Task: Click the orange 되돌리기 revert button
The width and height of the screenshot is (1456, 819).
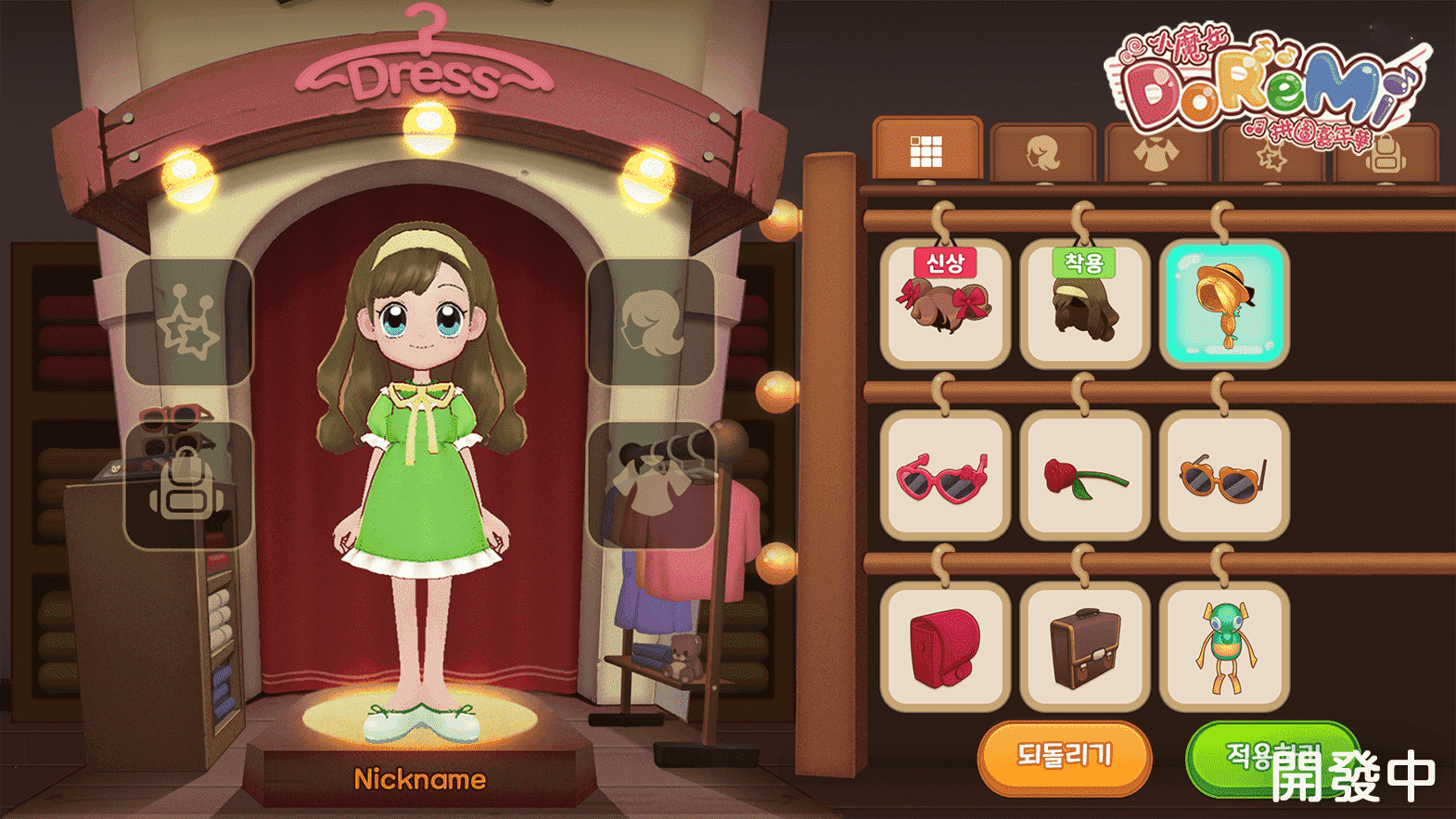Action: point(1065,756)
